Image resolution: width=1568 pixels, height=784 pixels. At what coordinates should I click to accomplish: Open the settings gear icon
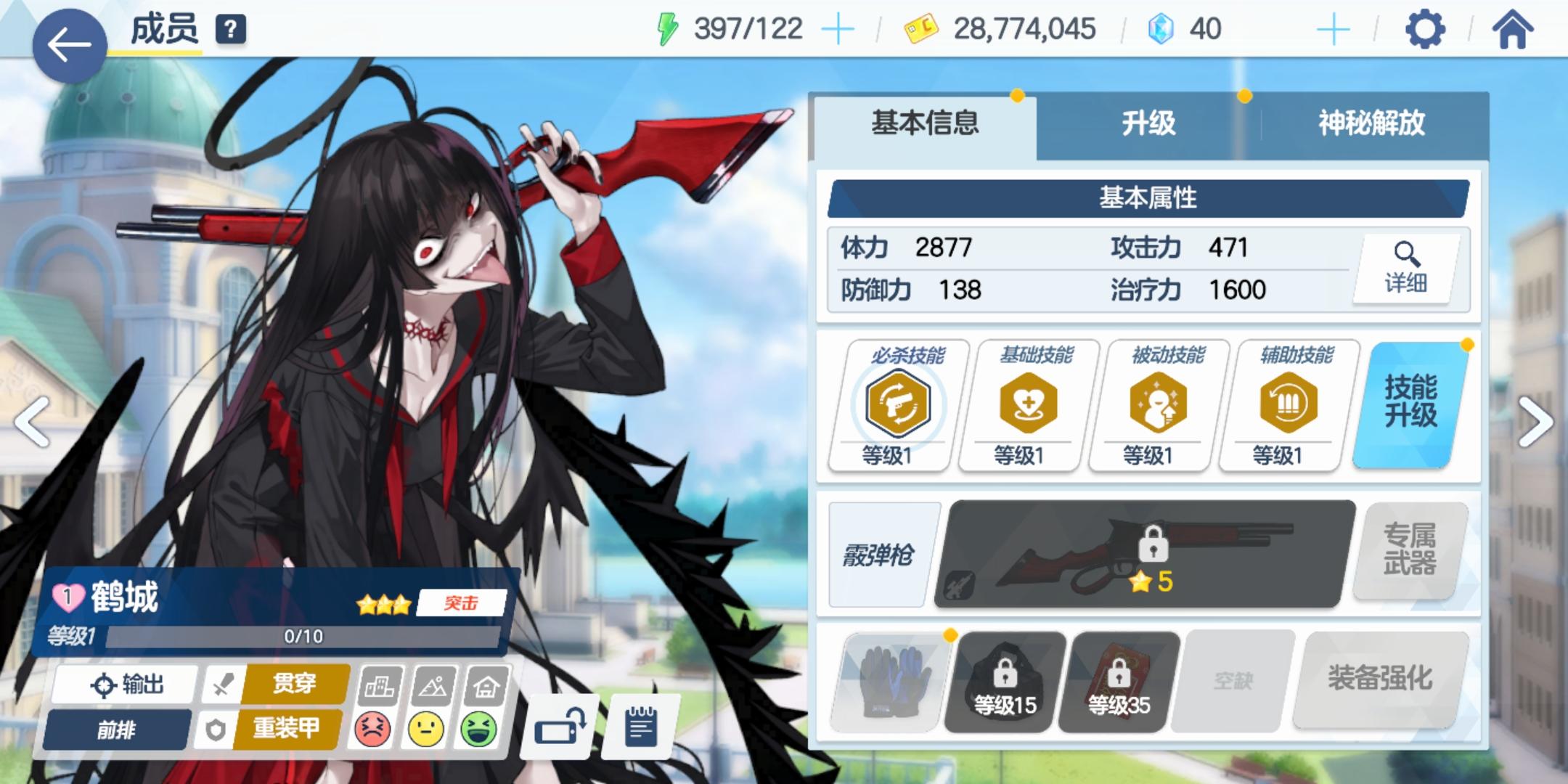[x=1426, y=29]
